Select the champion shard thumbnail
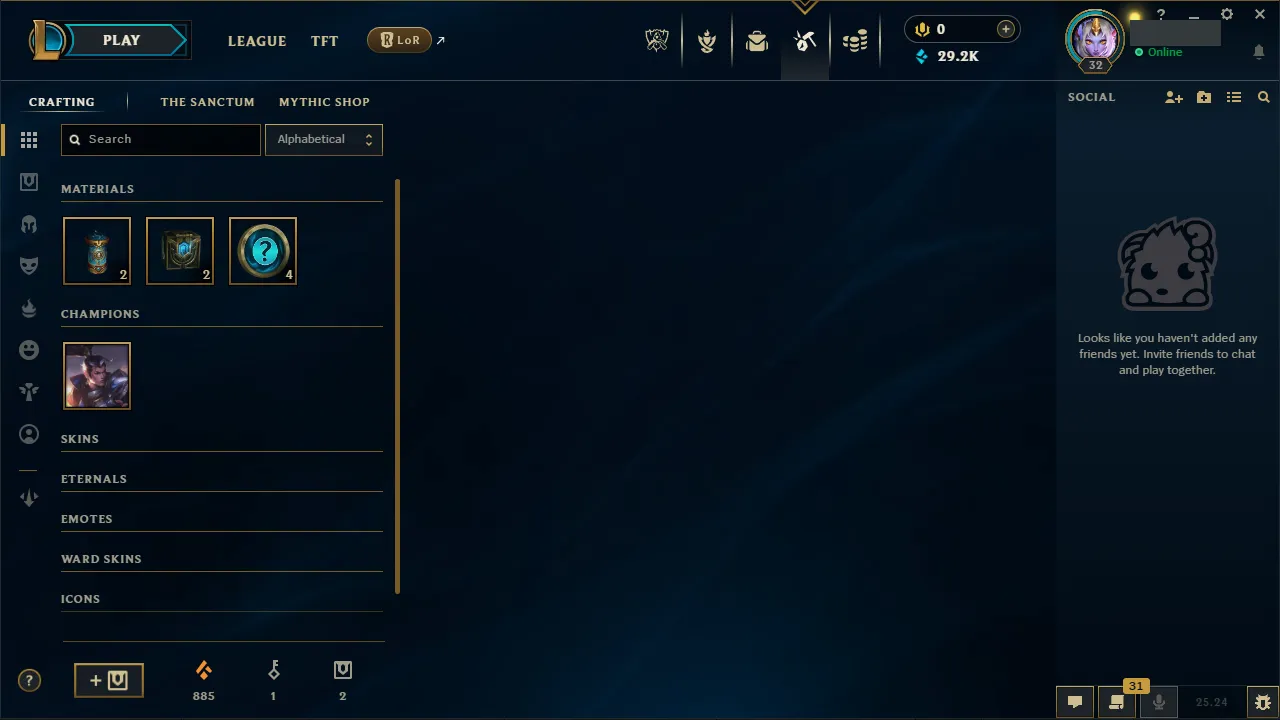Image resolution: width=1280 pixels, height=720 pixels. point(96,375)
